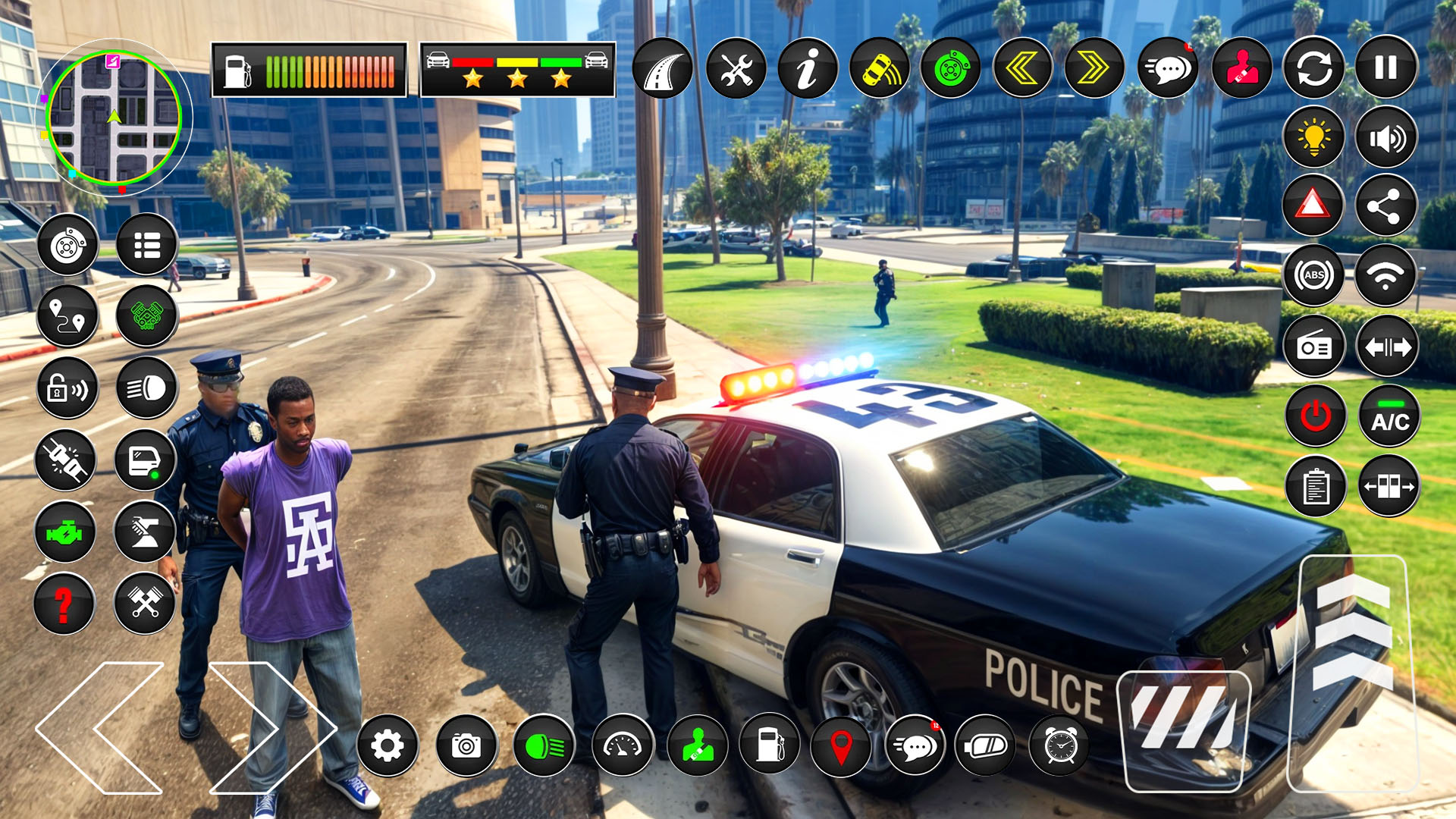Viewport: 1456px width, 819px height.
Task: Select the red map pin button
Action: (x=841, y=746)
